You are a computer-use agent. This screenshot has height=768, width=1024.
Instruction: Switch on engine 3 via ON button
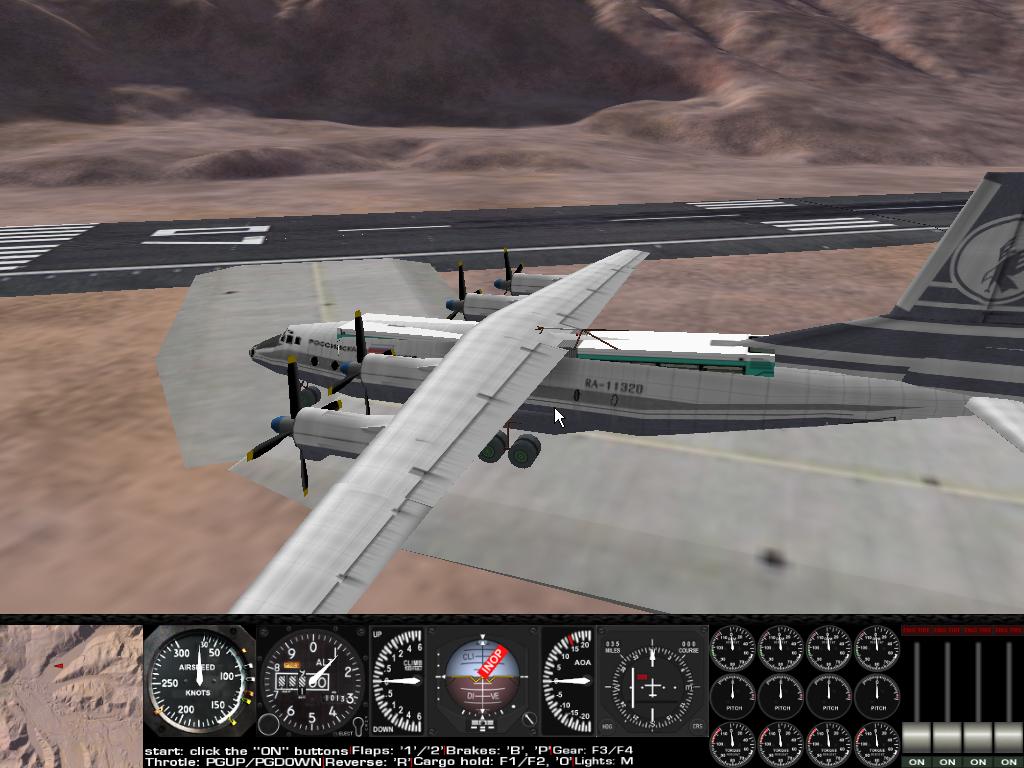[x=978, y=762]
